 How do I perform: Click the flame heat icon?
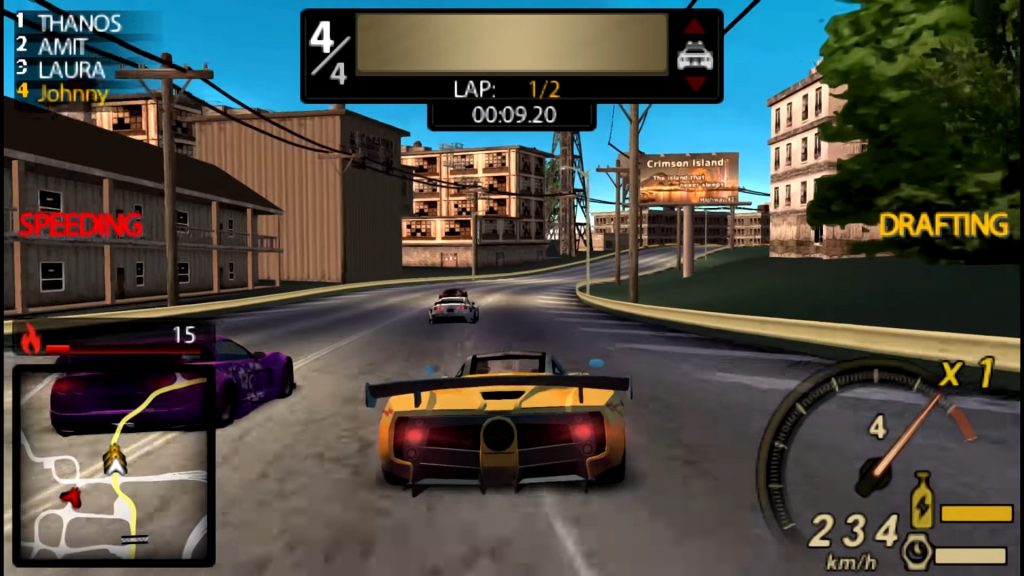(x=32, y=341)
